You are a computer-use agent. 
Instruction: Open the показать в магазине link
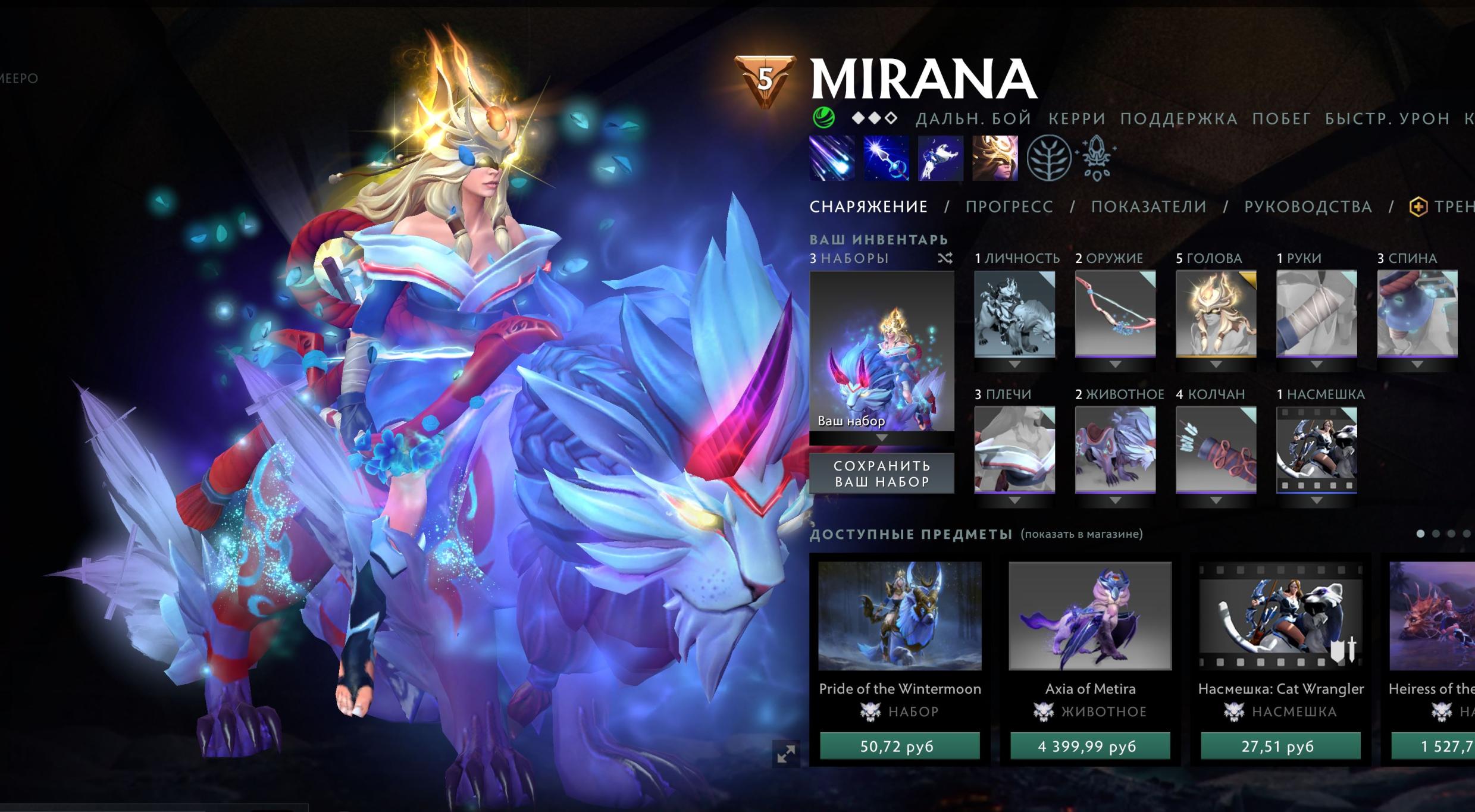(x=1081, y=534)
